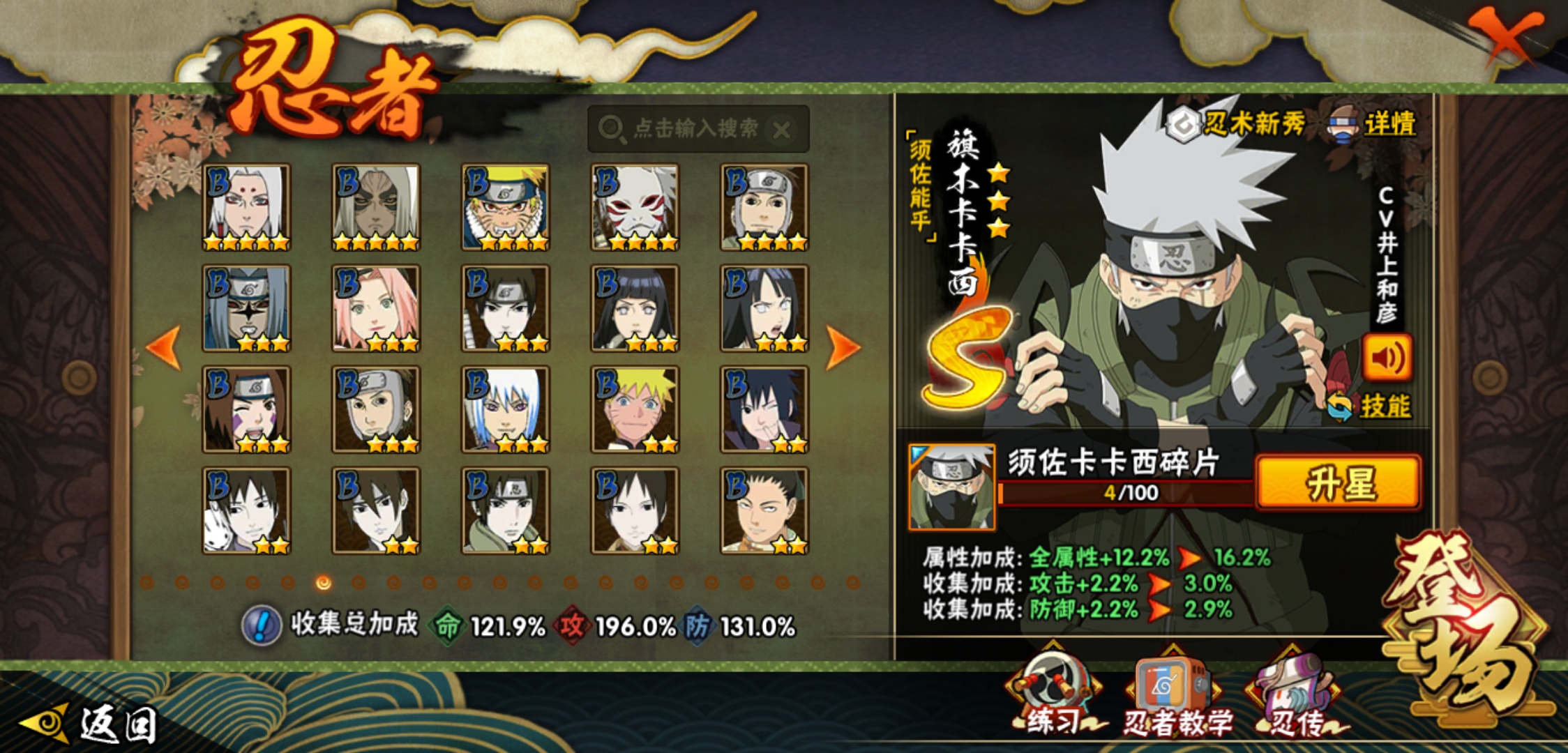Close the ninja screen with the X
This screenshot has width=1568, height=753.
click(x=1504, y=36)
